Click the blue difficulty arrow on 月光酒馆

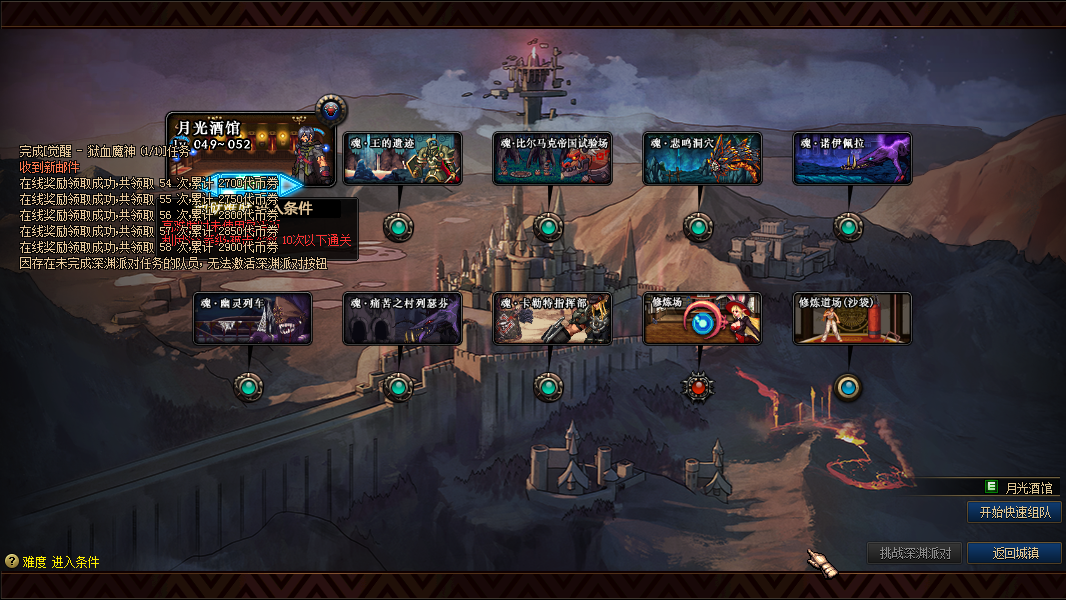[x=288, y=185]
